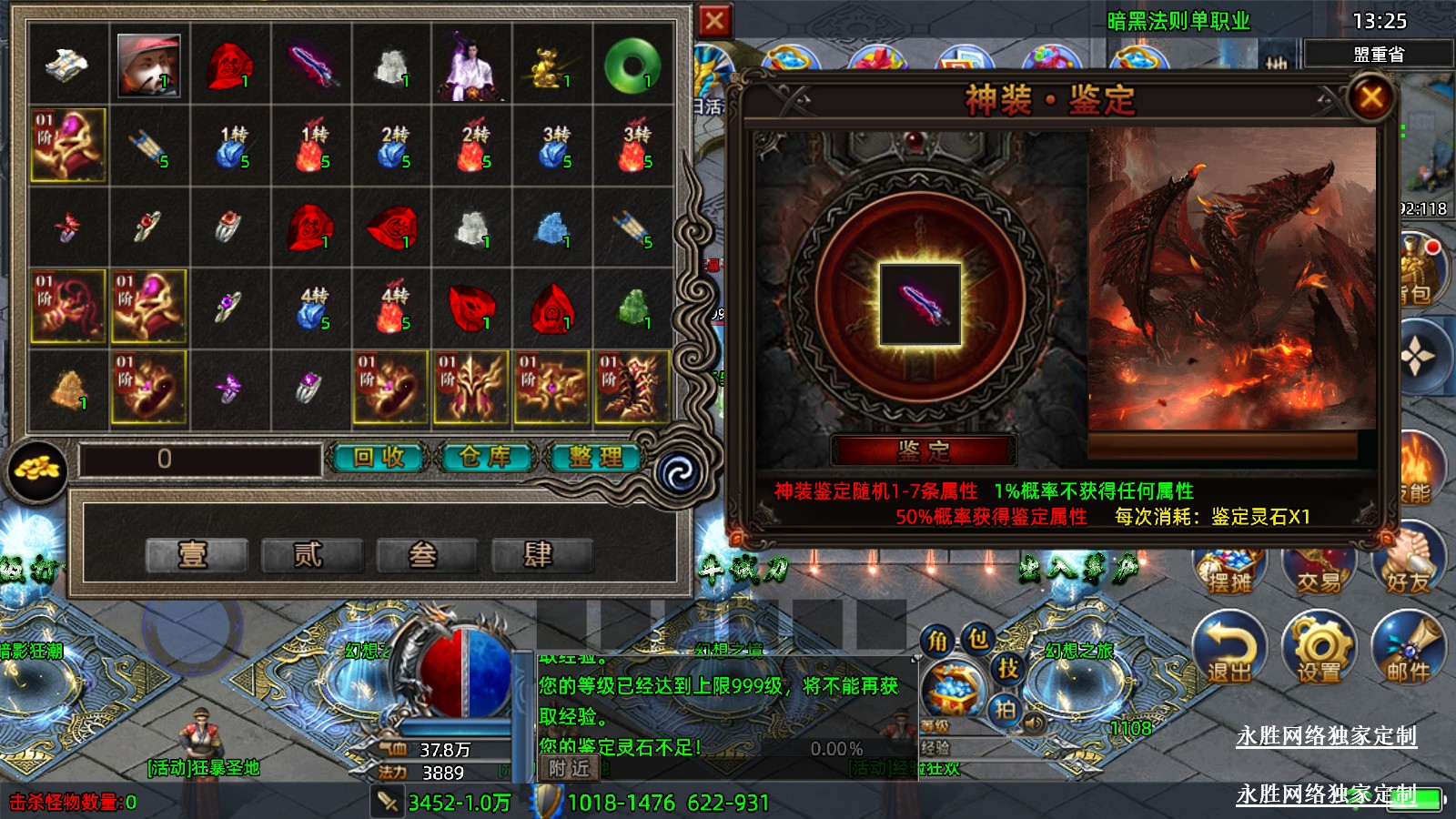Click the gold coins icon
1456x819 pixels.
37,470
